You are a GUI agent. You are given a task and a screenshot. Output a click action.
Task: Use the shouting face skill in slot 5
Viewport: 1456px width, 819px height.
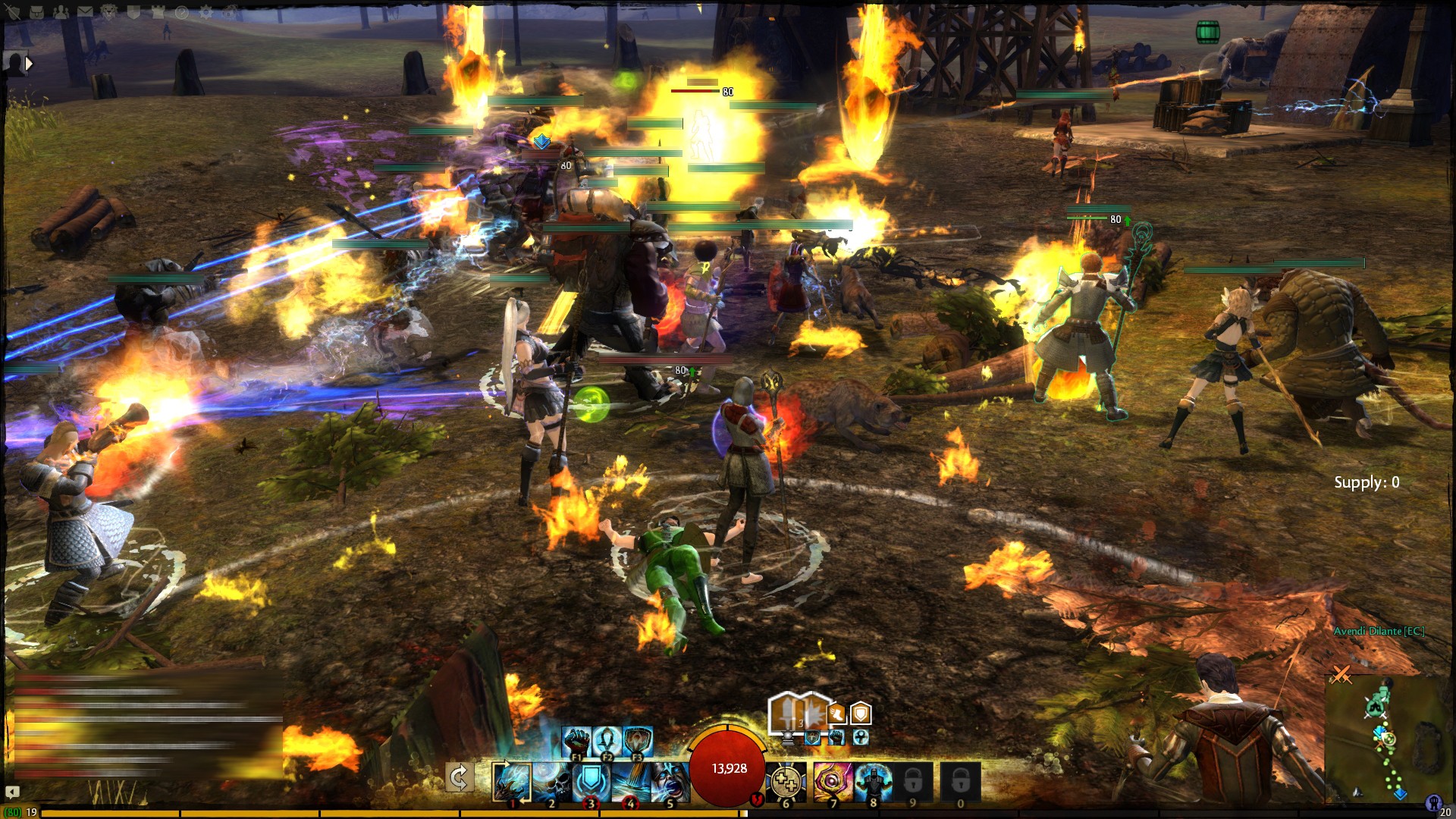click(x=670, y=781)
